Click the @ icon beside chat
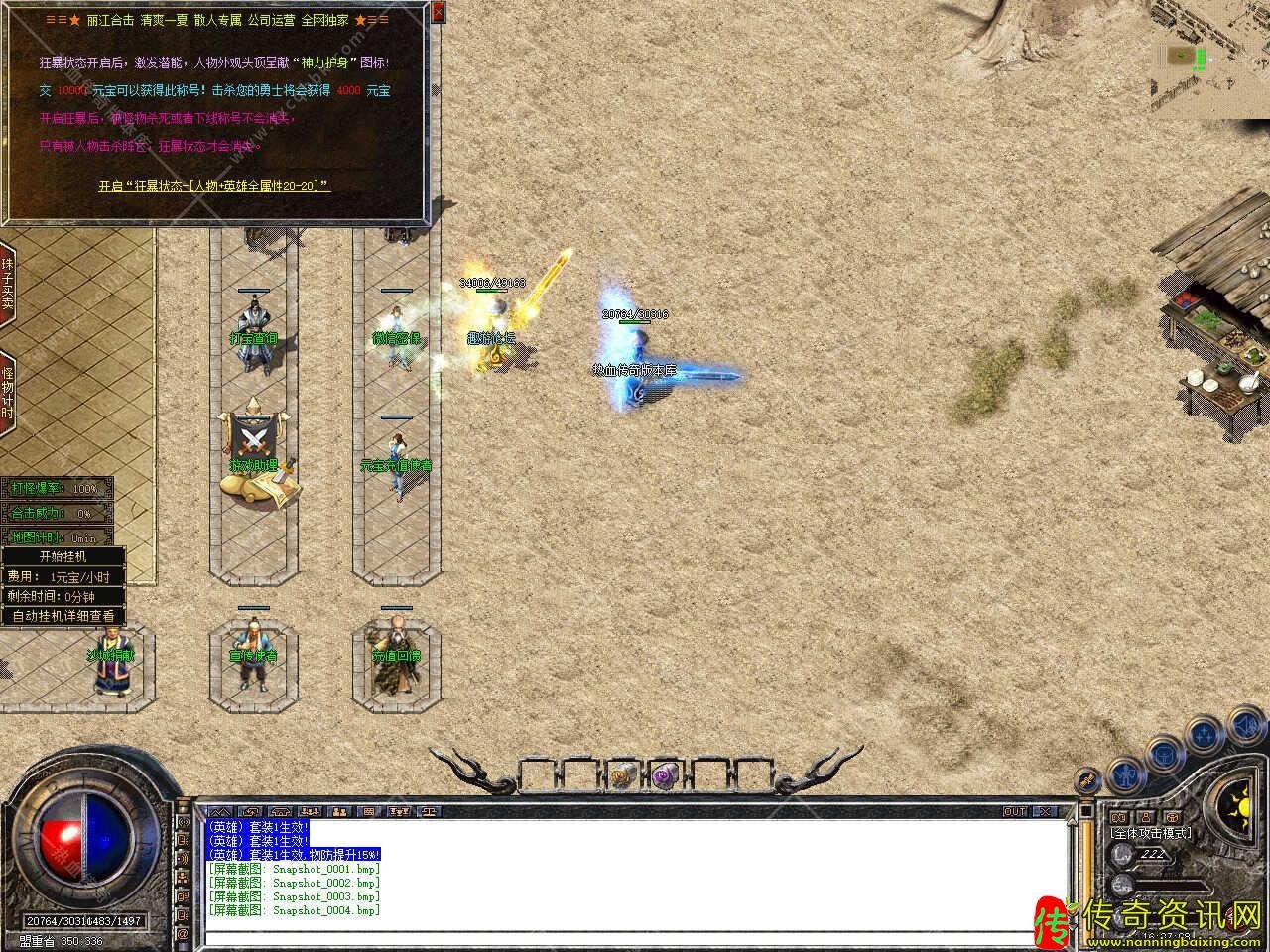This screenshot has width=1270, height=952. click(x=183, y=933)
